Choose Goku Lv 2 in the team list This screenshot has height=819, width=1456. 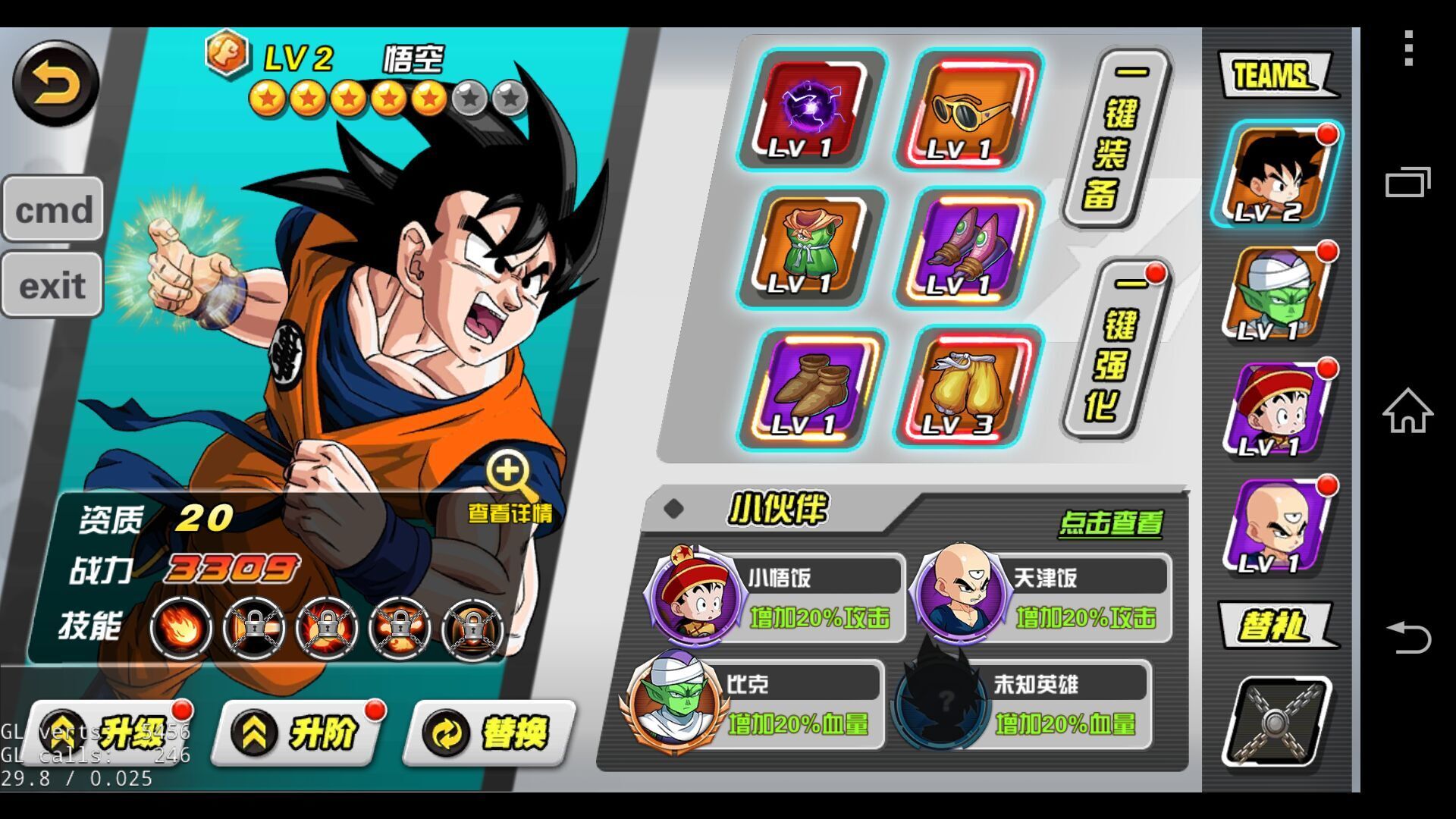[x=1277, y=174]
